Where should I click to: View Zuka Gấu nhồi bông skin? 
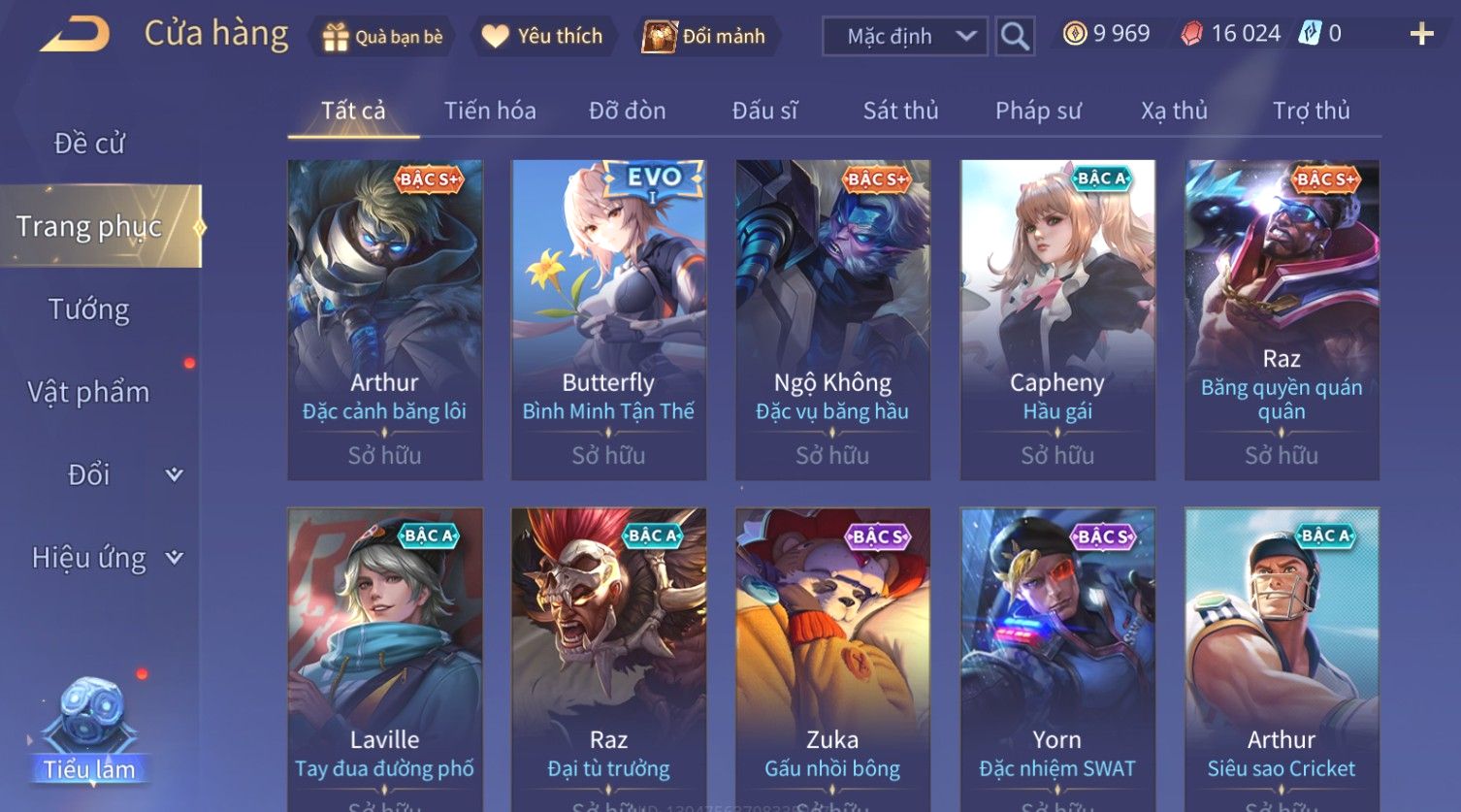pyautogui.click(x=832, y=660)
